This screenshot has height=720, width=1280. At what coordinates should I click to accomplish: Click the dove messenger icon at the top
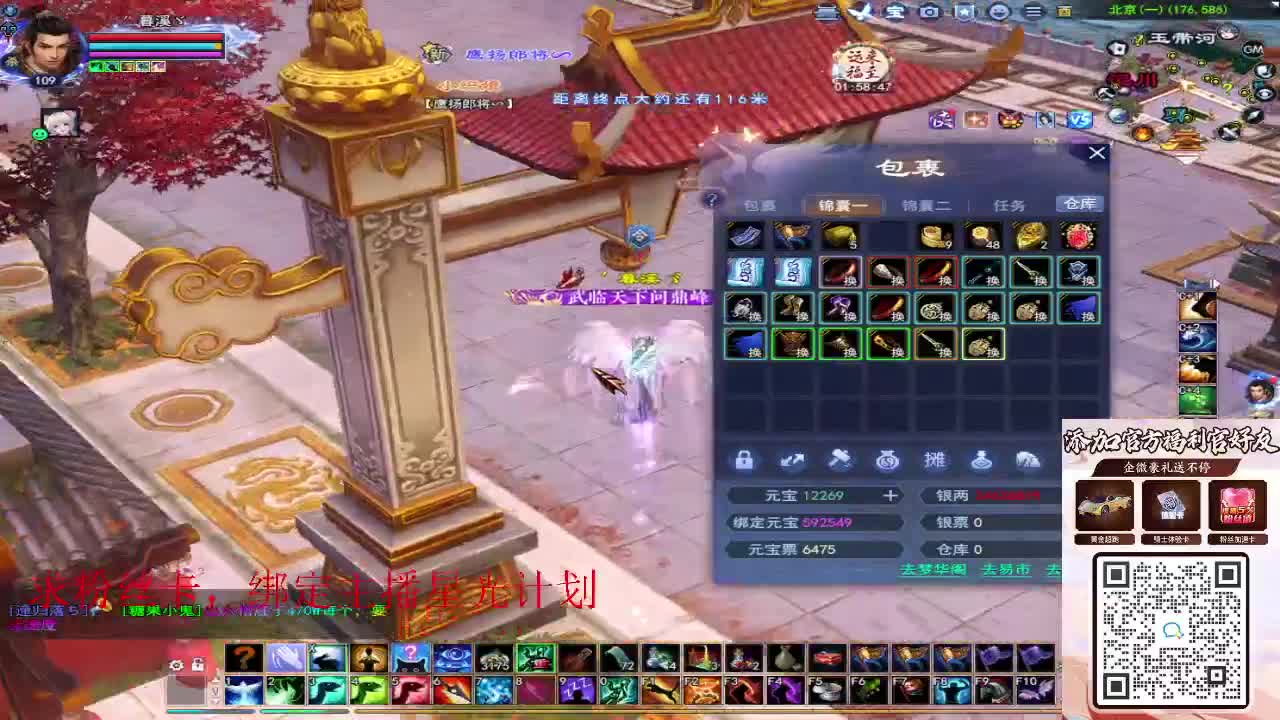863,12
